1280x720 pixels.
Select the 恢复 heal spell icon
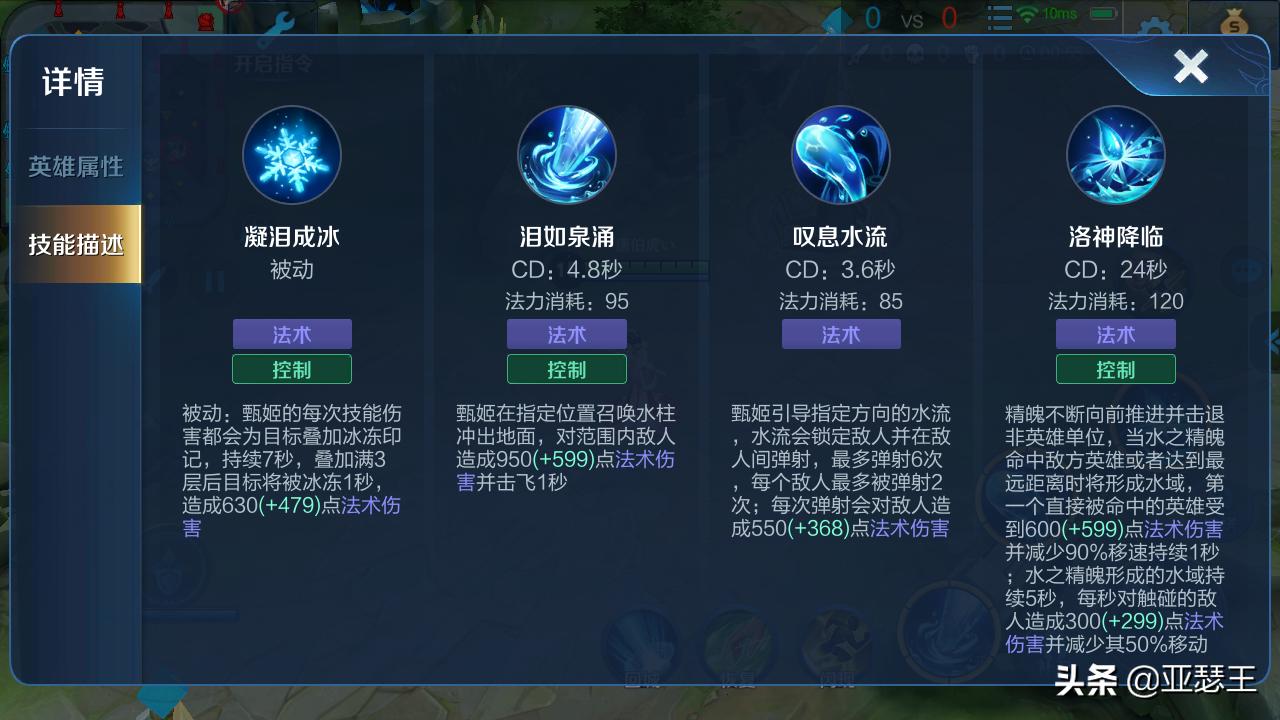(740, 640)
